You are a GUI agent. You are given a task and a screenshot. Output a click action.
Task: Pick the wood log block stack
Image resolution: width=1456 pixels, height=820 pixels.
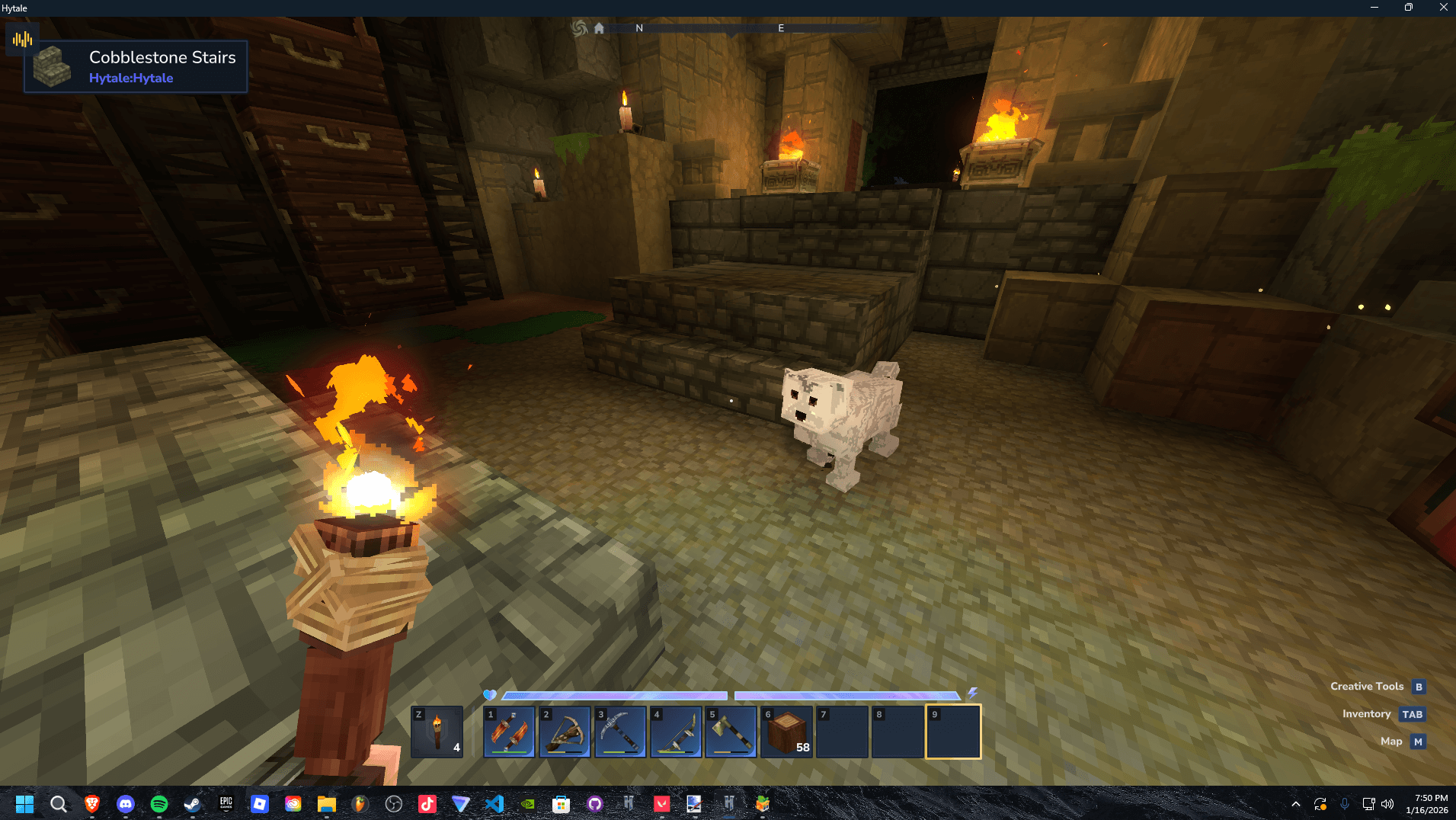coord(786,732)
